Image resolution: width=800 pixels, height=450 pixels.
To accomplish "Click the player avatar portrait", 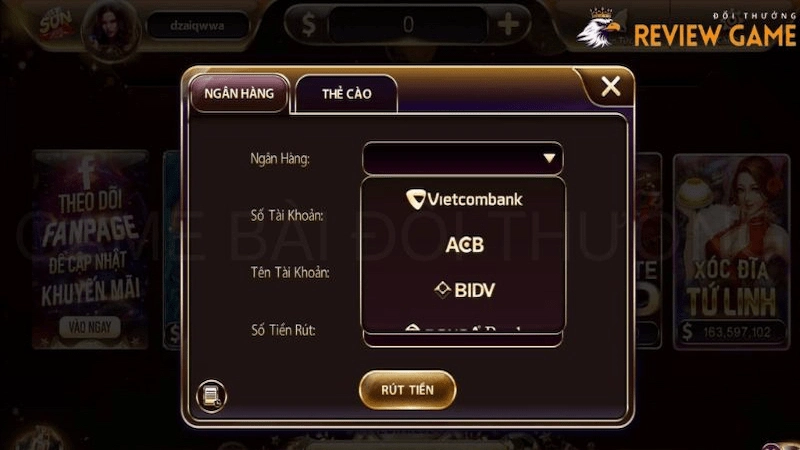I will point(110,24).
